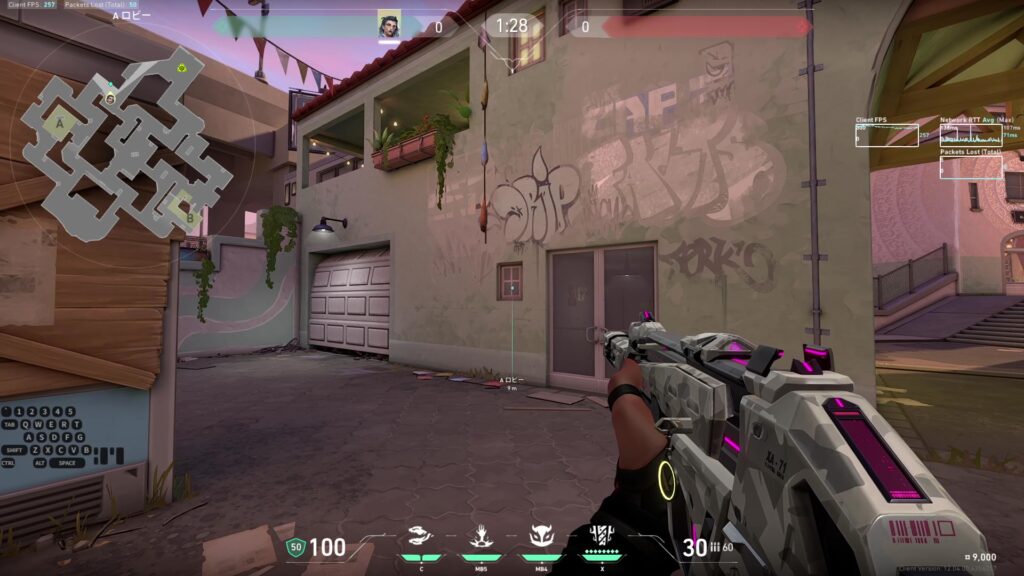The width and height of the screenshot is (1024, 576).
Task: Select Fade's agent portrait in the top bar
Action: coord(389,25)
